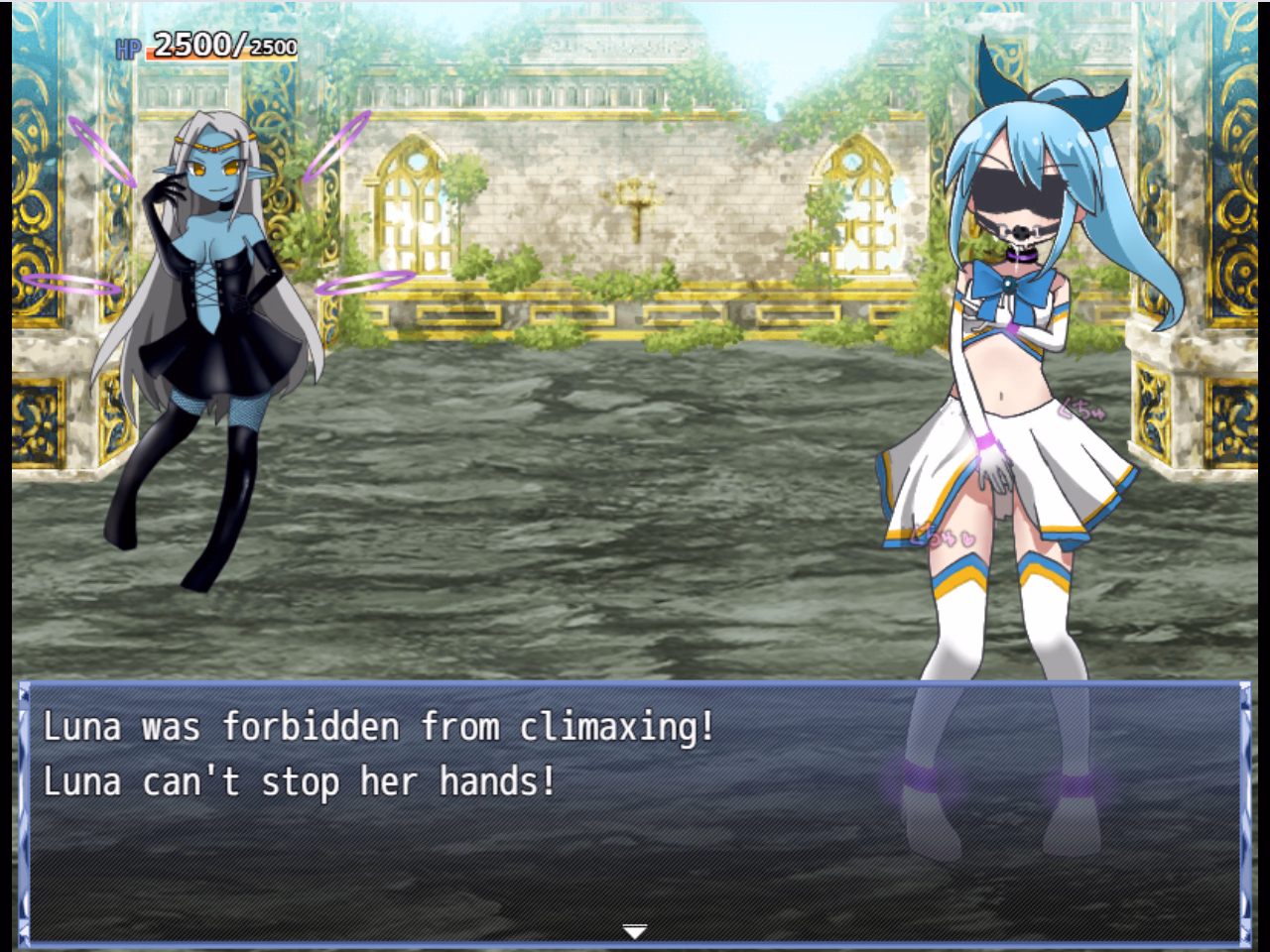Screen dimensions: 1270x952
Task: Click the right arched window on the wall
Action: [860, 208]
